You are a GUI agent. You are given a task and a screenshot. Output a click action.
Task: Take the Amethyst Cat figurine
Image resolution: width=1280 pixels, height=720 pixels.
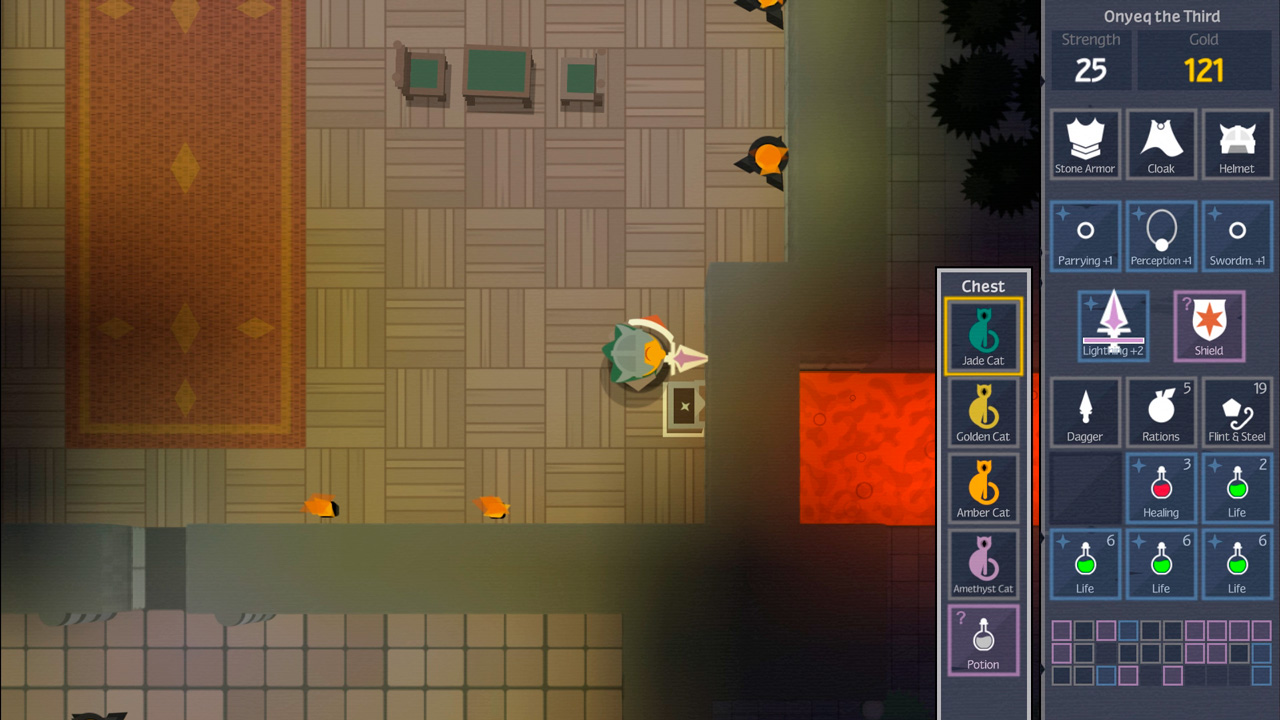(x=983, y=563)
